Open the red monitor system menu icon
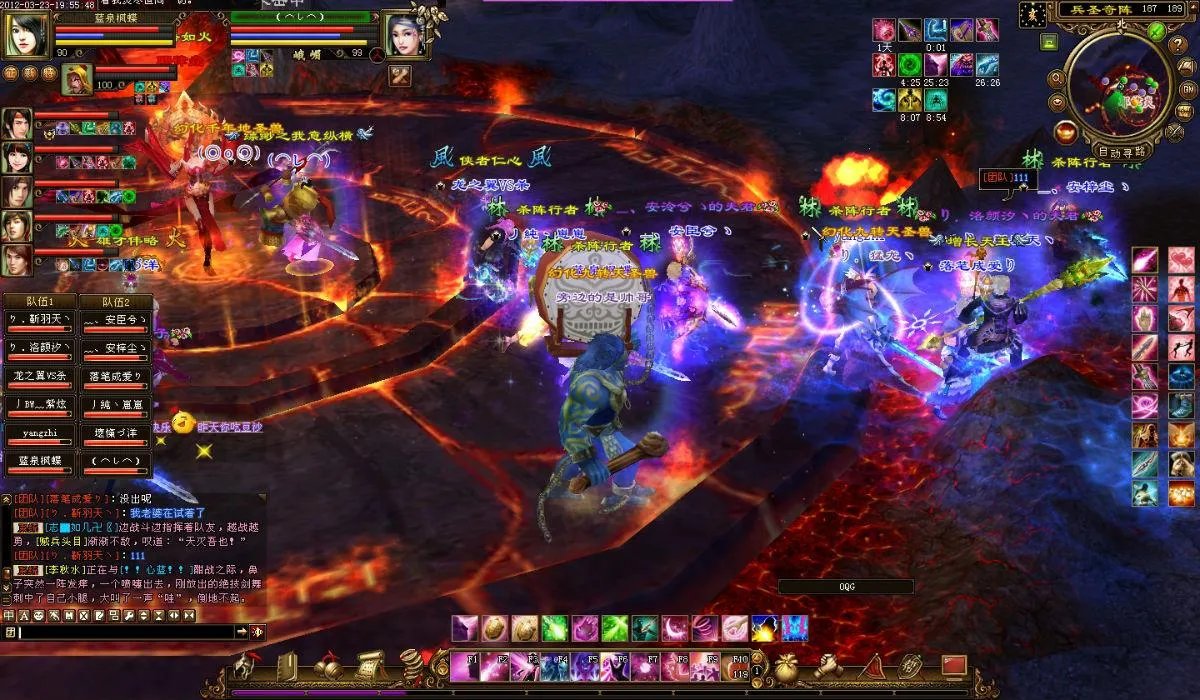1200x700 pixels. [x=953, y=665]
